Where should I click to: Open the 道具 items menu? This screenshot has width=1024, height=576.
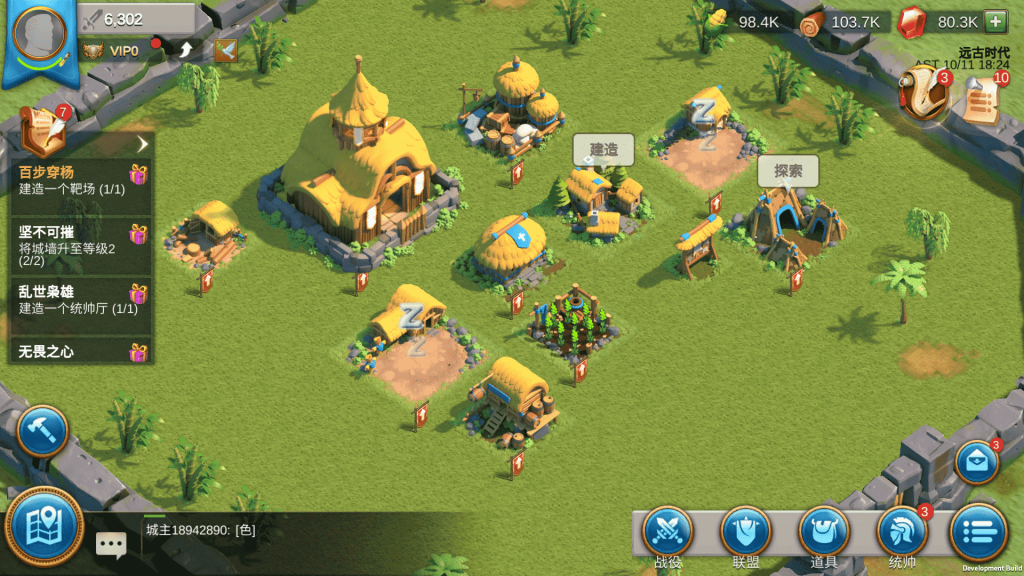pos(823,534)
